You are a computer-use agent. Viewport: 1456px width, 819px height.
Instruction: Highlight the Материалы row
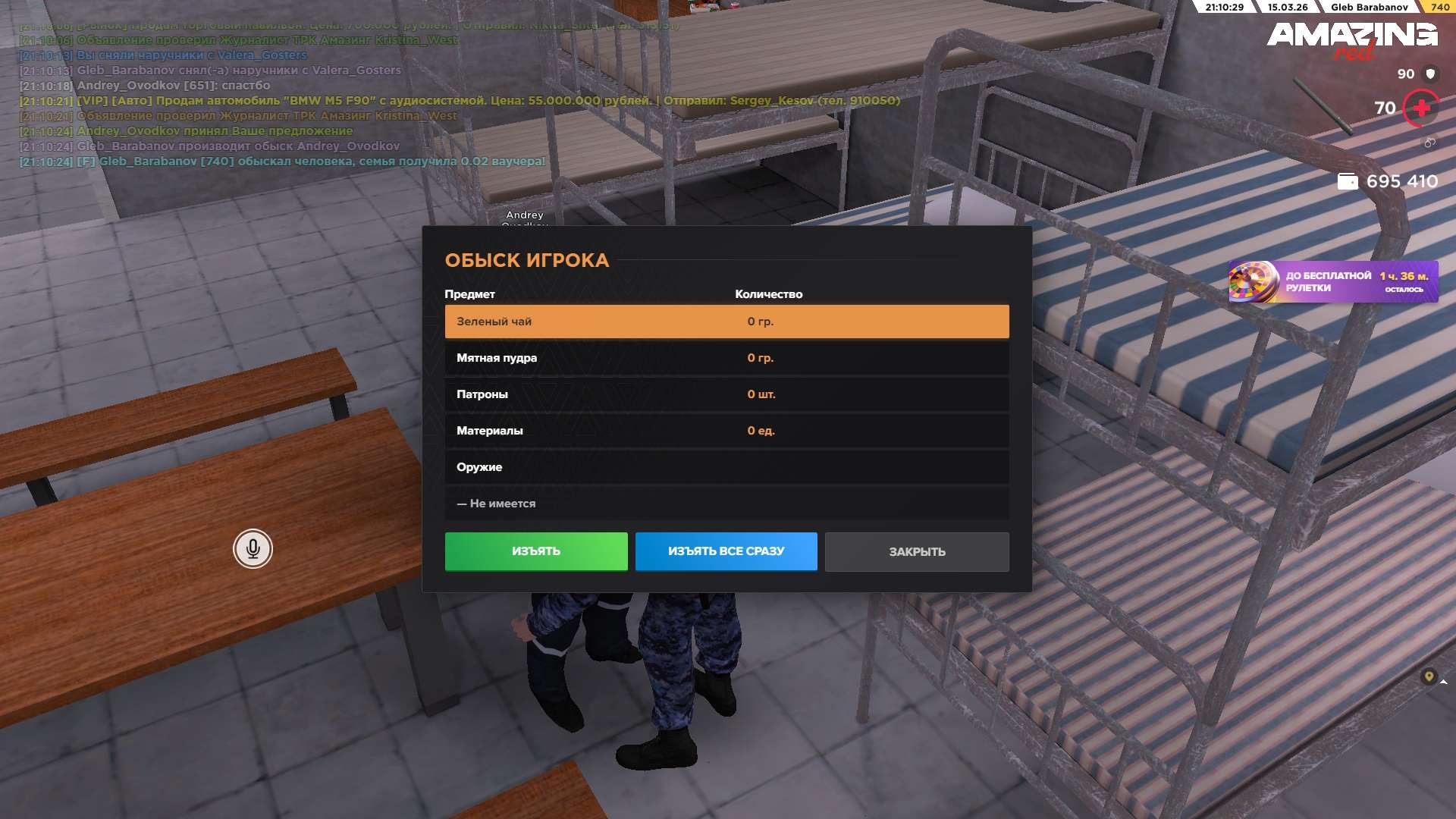(726, 431)
